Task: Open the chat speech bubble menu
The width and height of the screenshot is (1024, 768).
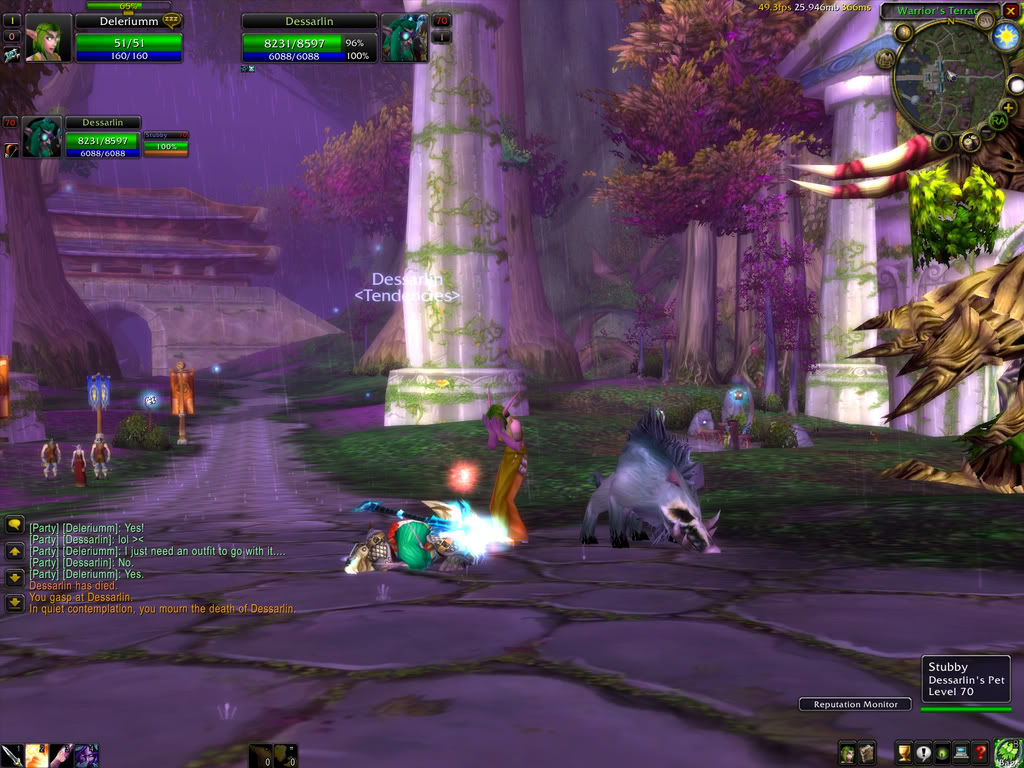Action: click(x=15, y=524)
